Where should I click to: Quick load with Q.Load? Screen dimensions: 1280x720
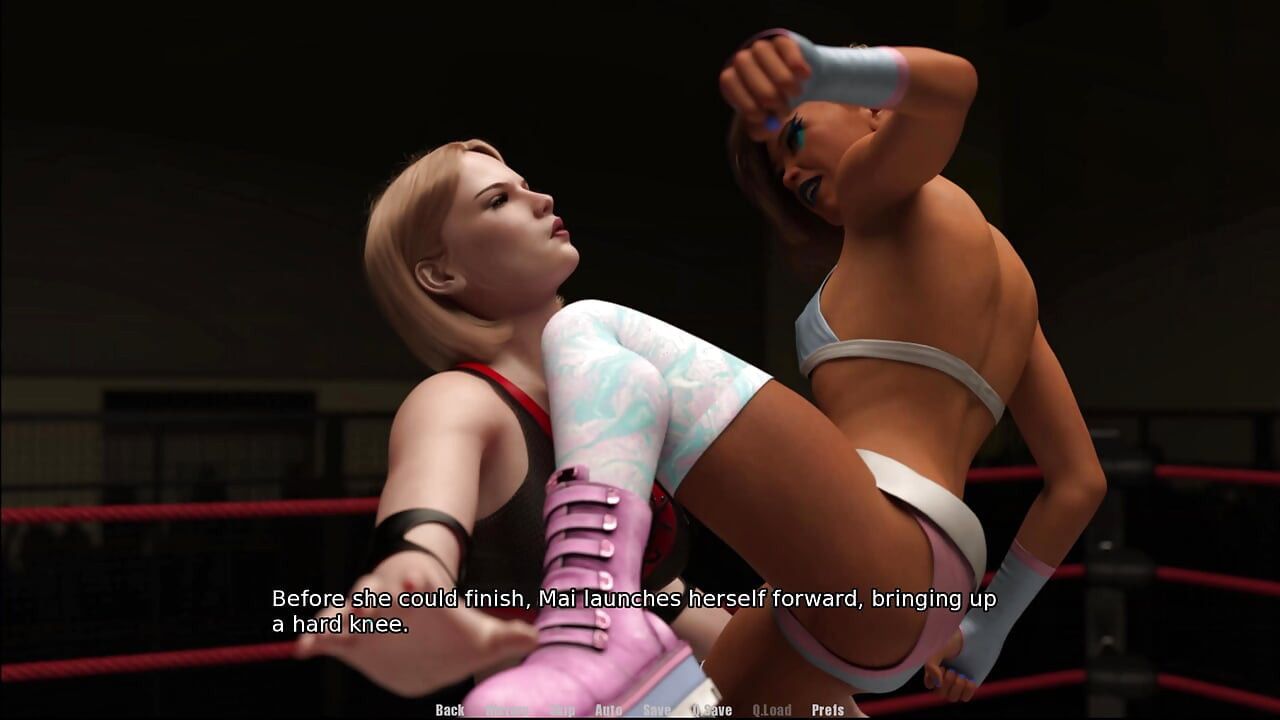(x=771, y=710)
